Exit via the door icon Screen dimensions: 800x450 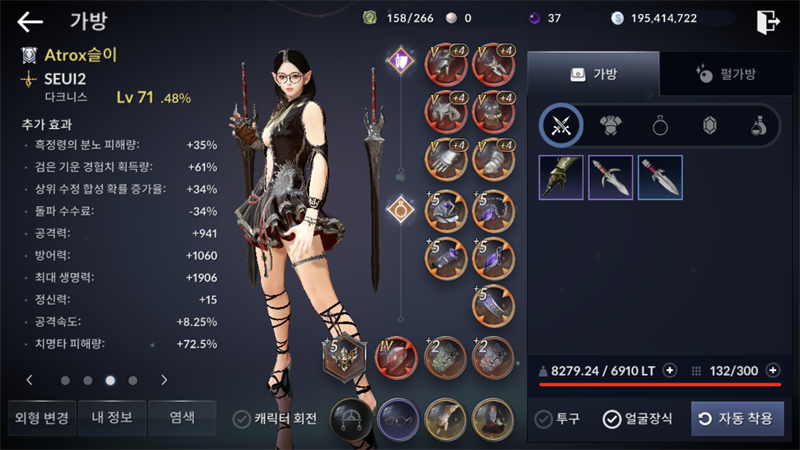(x=767, y=21)
